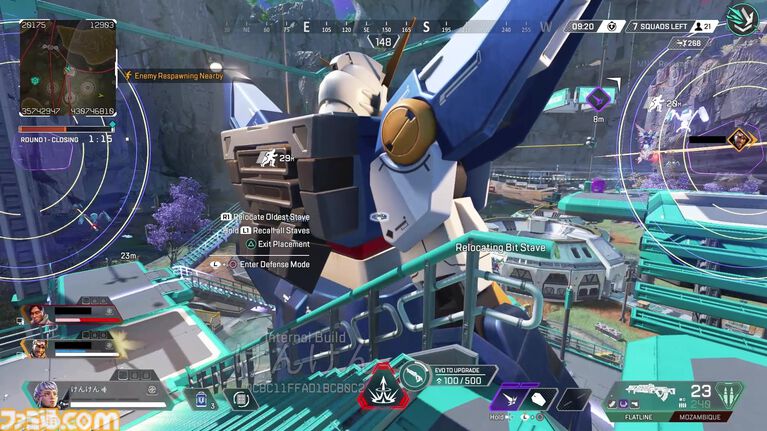Click the ranked badge emblem icon
This screenshot has height=431, width=767.
[x=741, y=19]
